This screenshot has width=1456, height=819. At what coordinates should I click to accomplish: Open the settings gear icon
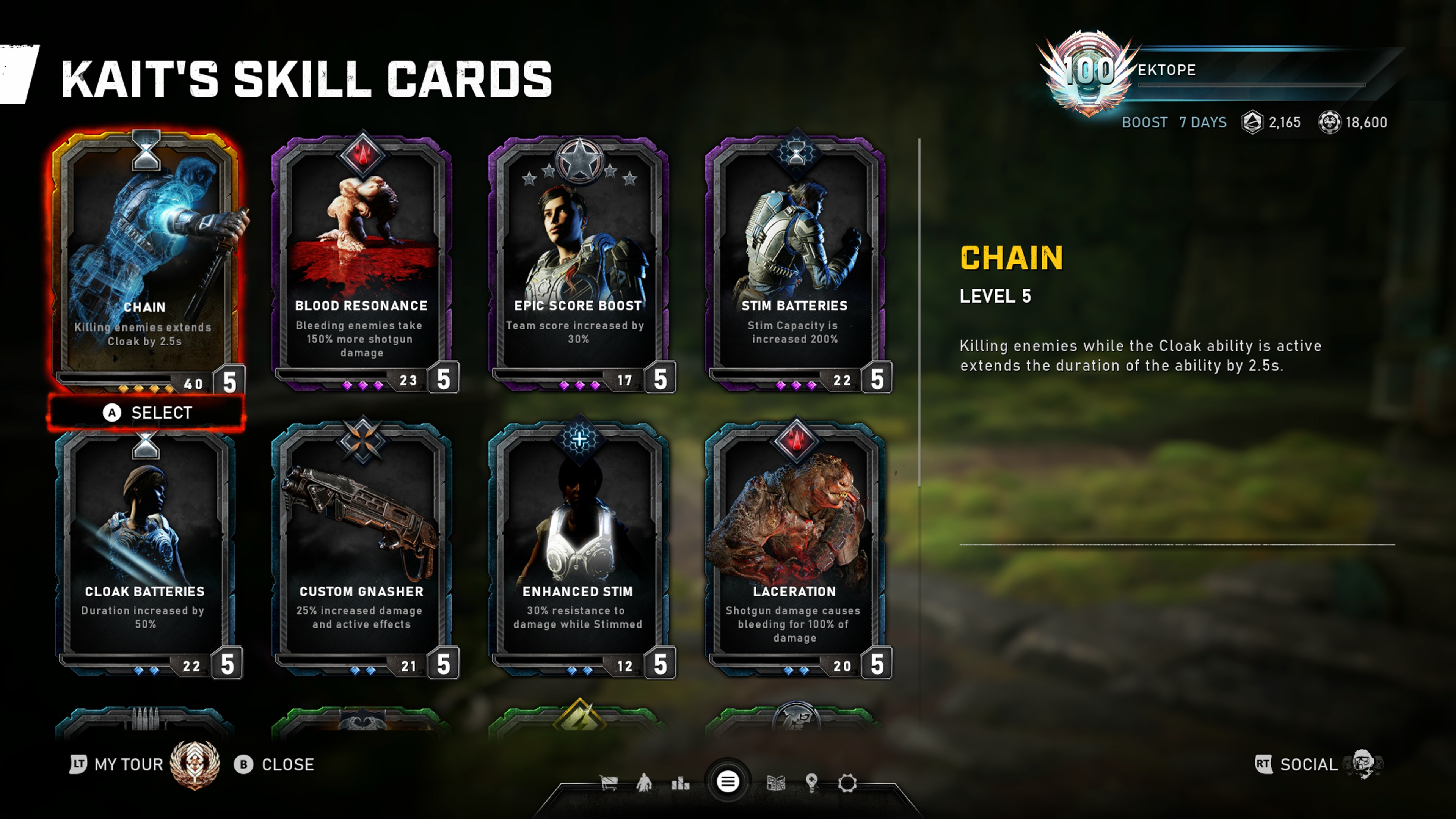pyautogui.click(x=847, y=783)
